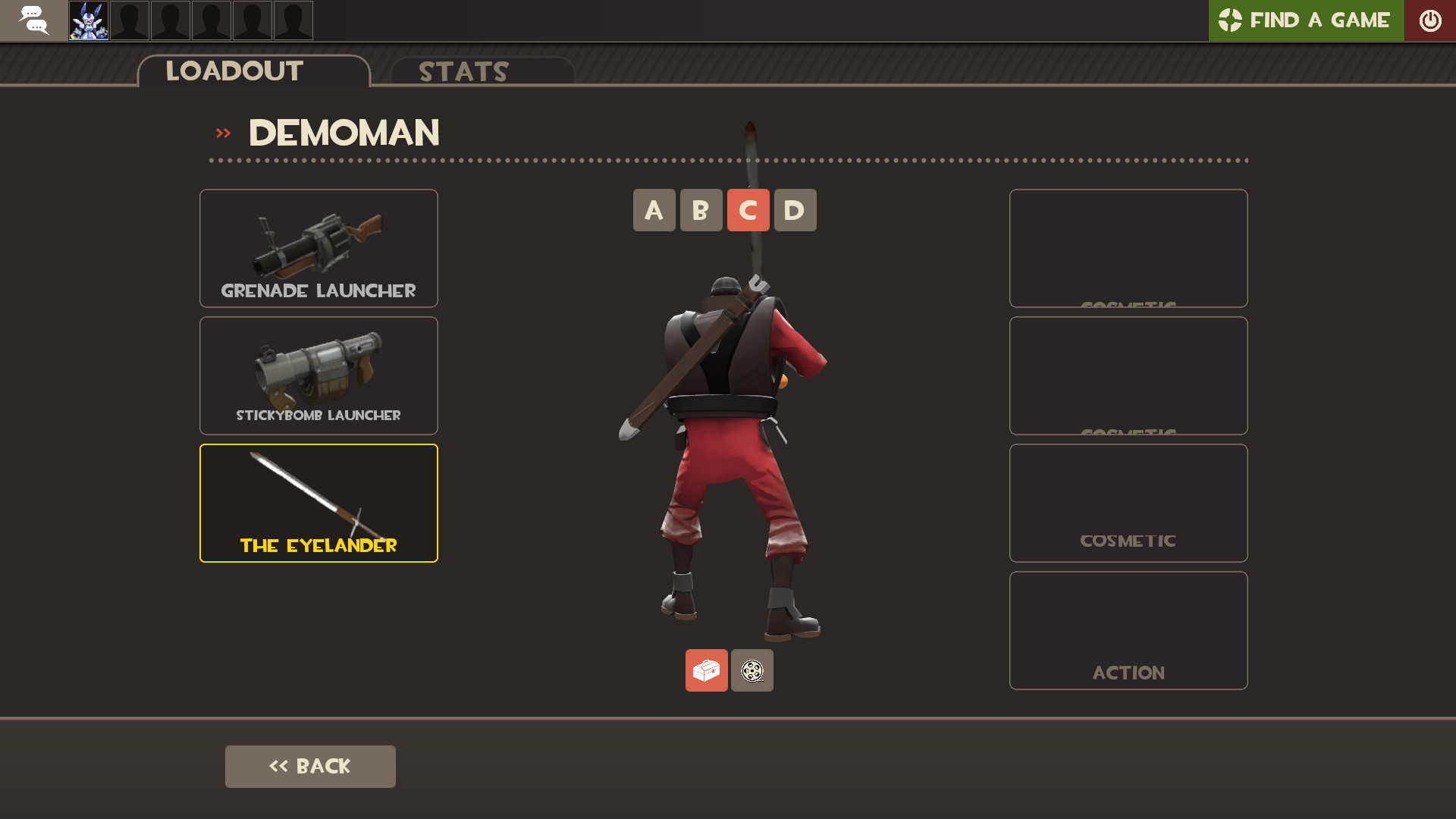Select the LOADOUT tab
The image size is (1456, 819).
(x=234, y=71)
